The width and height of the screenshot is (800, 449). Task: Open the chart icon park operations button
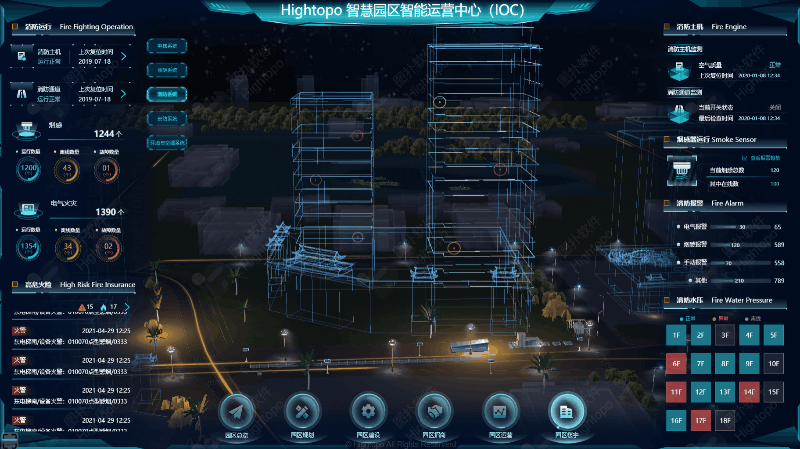click(499, 411)
